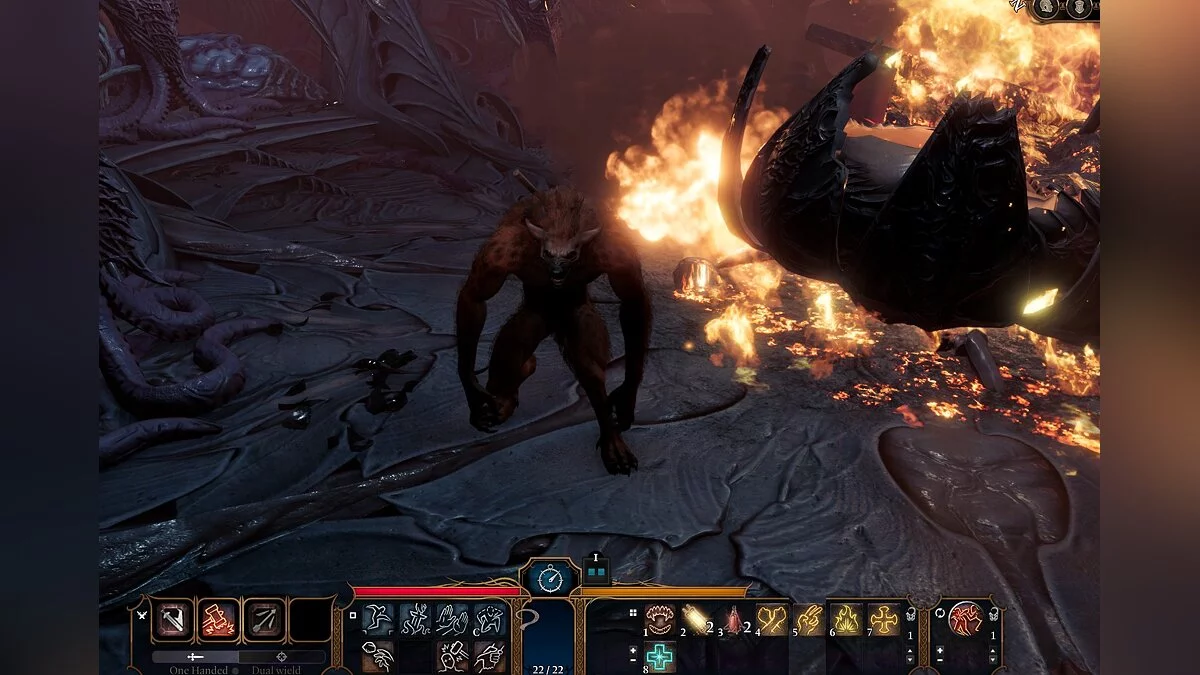Cast the crossed-arms spell in slot 4

point(771,619)
